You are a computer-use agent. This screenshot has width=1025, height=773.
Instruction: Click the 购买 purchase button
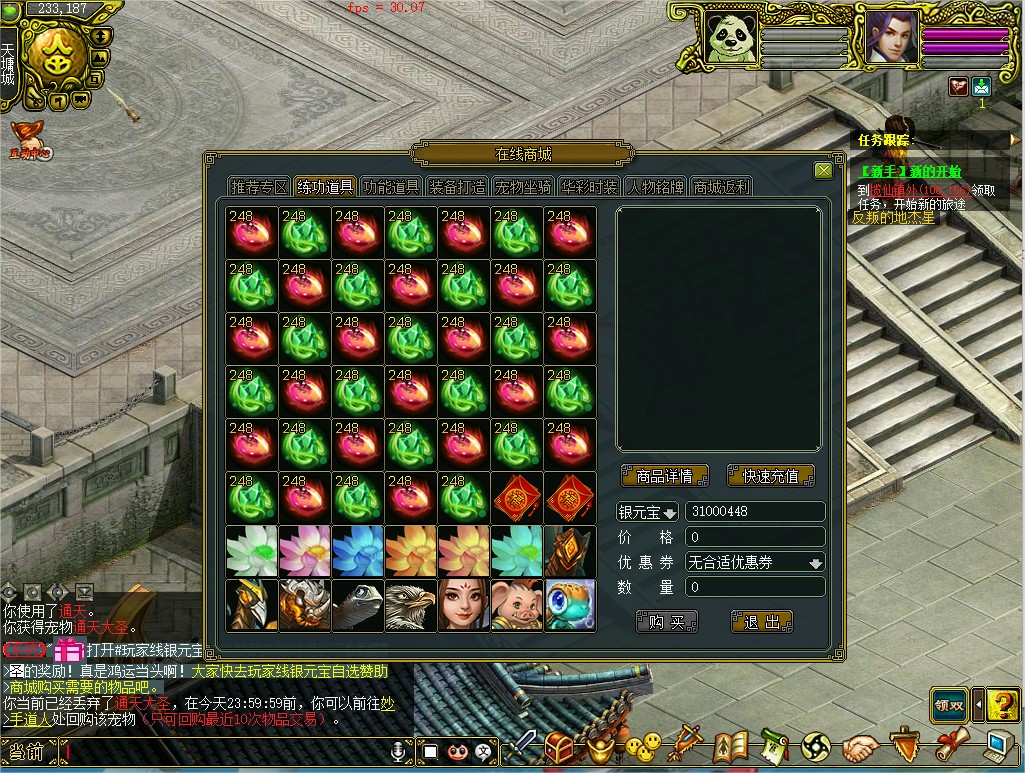tap(666, 622)
